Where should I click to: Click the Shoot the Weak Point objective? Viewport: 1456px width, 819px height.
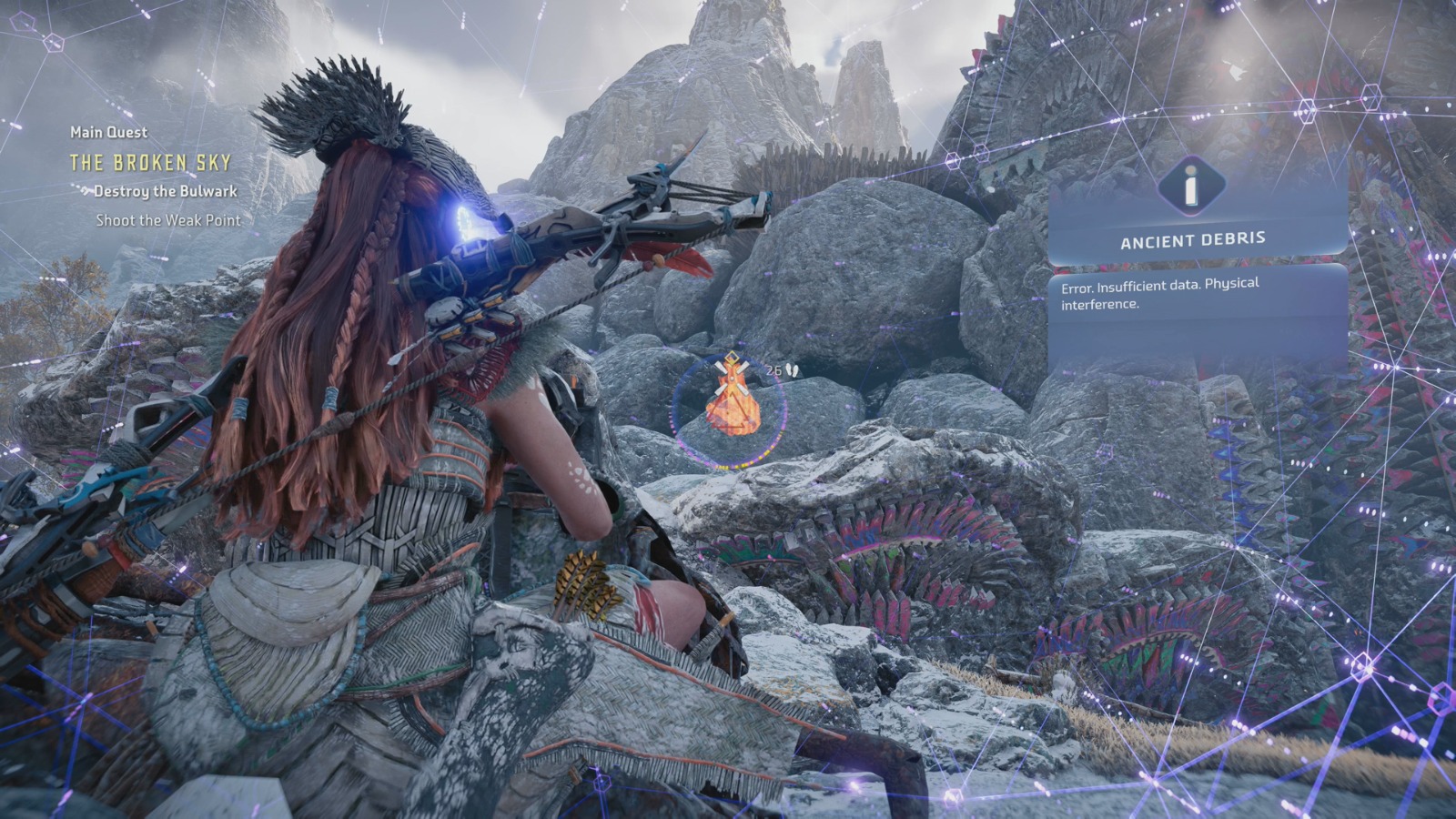168,220
